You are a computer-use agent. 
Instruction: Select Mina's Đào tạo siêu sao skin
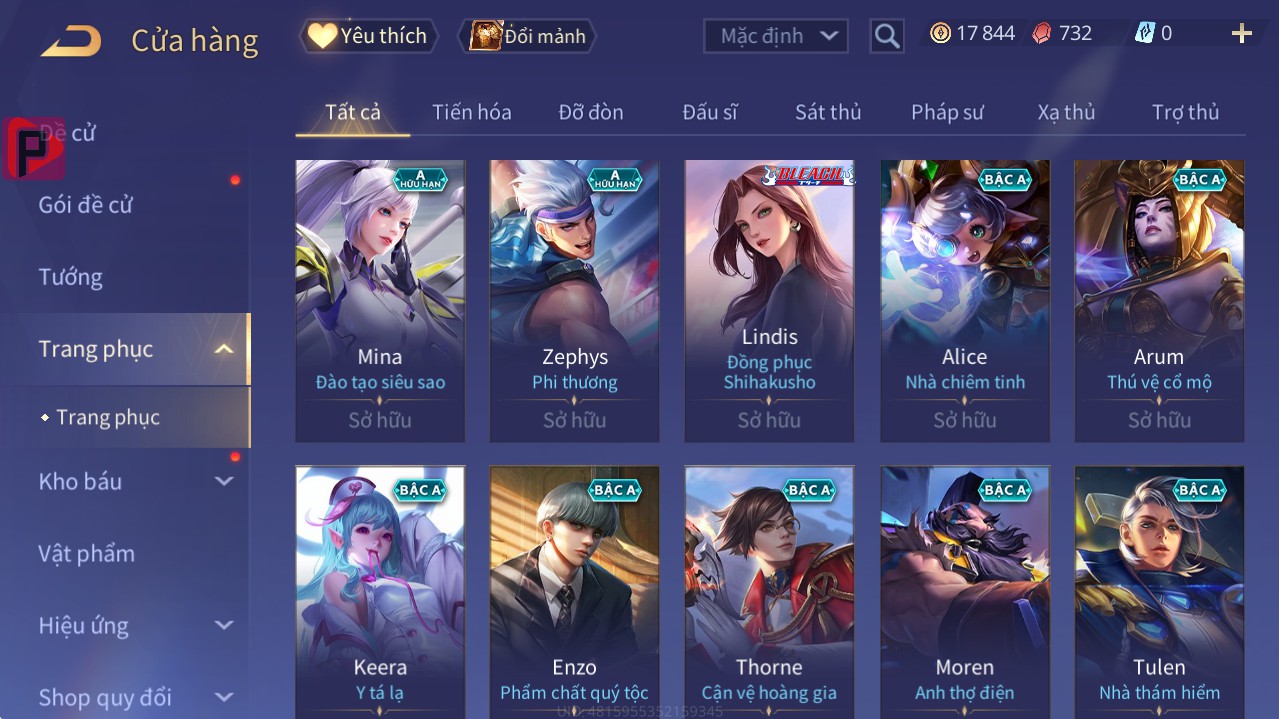tap(380, 300)
